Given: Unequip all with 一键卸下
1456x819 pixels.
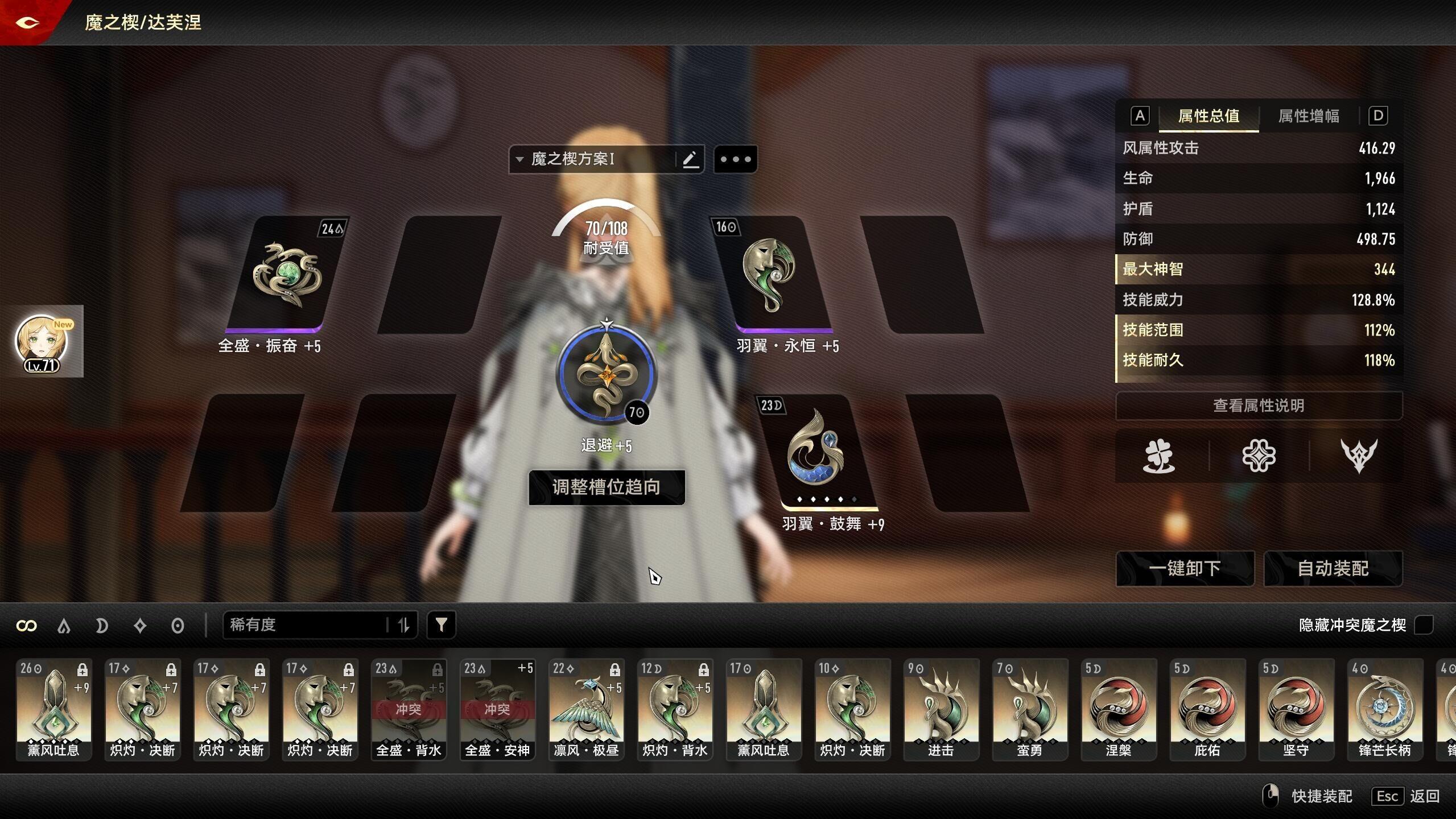Looking at the screenshot, I should coord(1185,568).
